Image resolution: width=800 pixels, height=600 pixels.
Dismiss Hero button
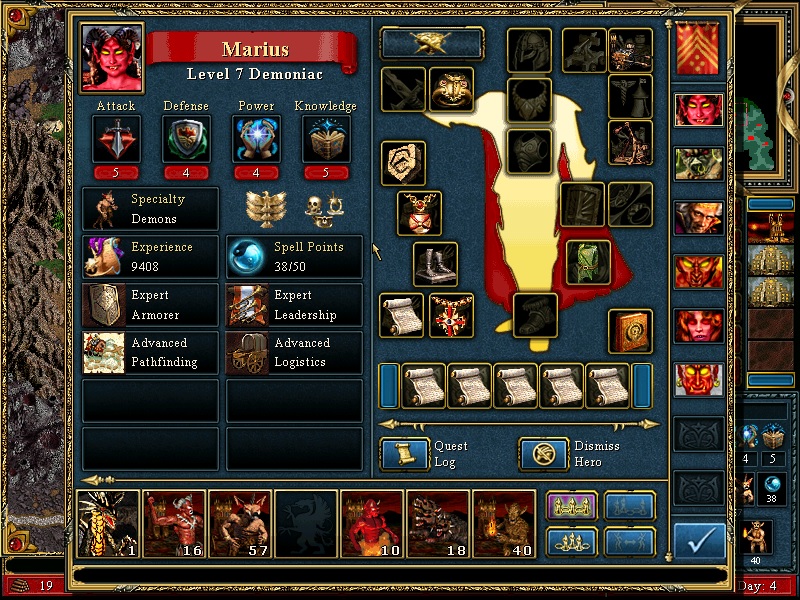coord(544,455)
